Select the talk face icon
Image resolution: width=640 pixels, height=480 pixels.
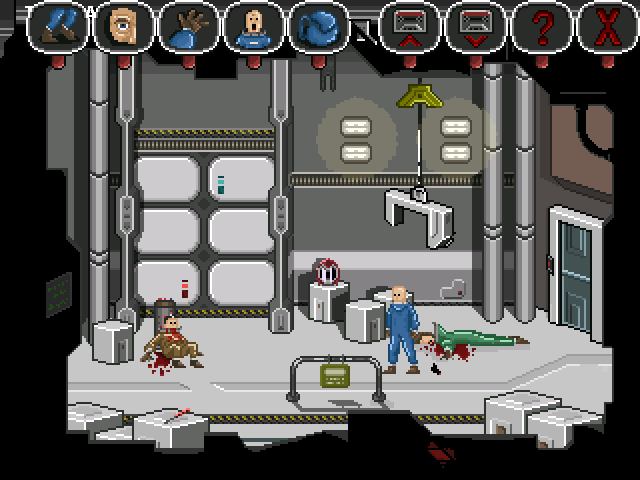click(x=251, y=27)
